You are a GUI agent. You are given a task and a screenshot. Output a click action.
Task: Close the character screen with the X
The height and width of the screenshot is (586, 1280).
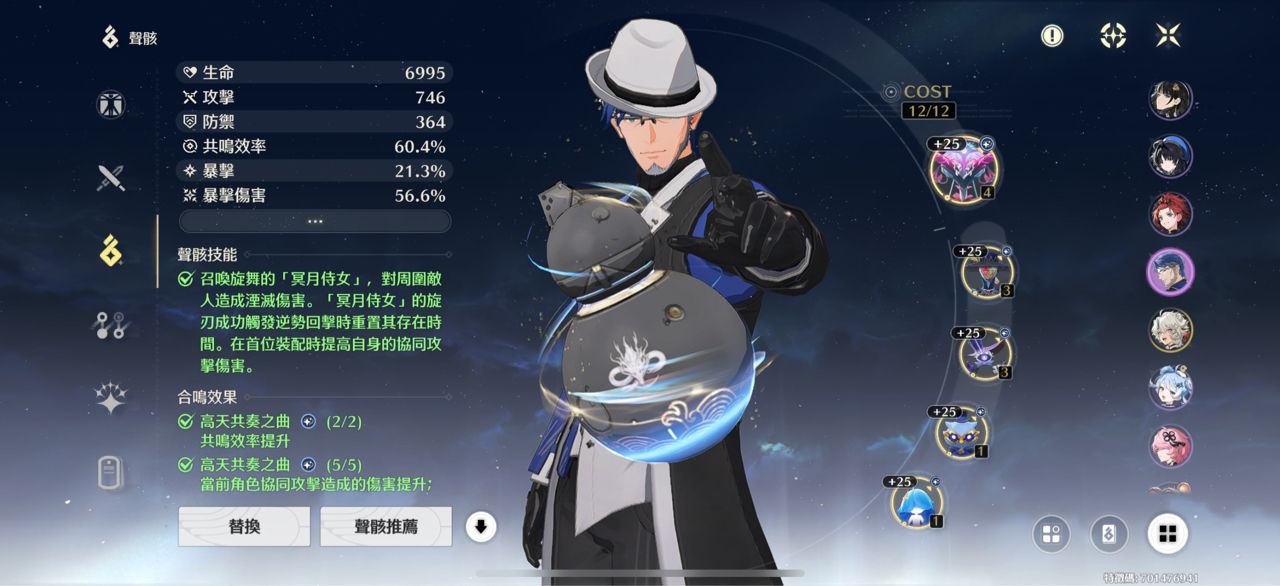1168,36
